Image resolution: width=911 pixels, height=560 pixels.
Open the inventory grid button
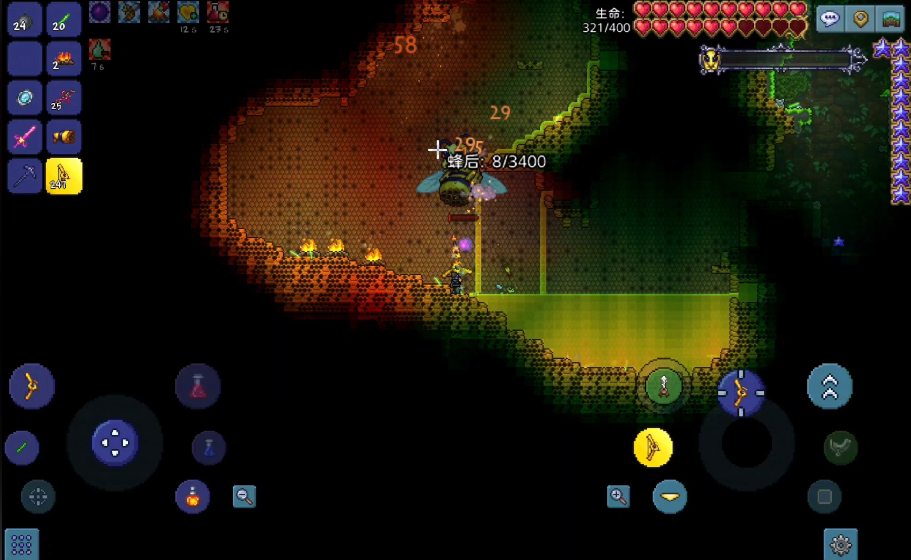click(21, 545)
